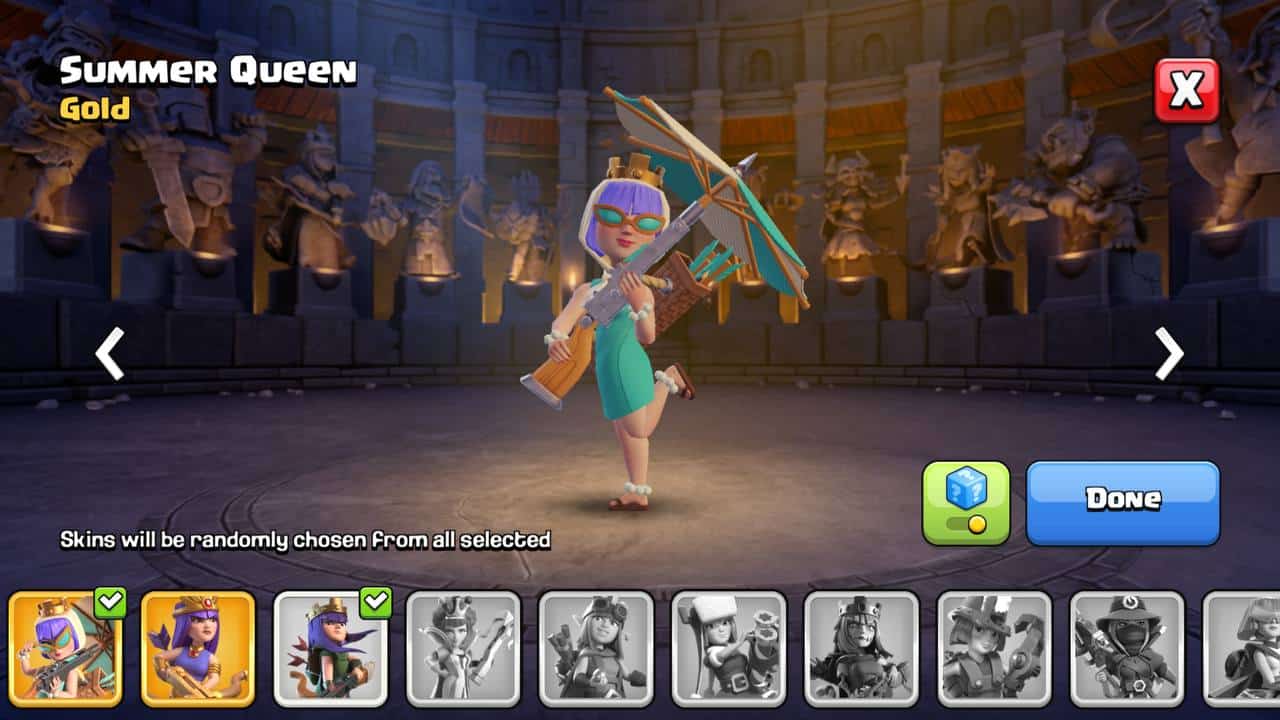Go to previous skin with left arrow
Viewport: 1280px width, 720px height.
110,354
